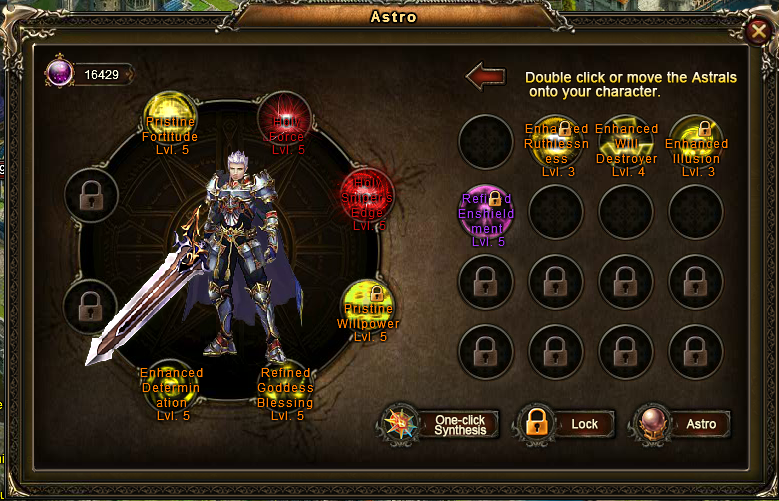
Task: Choose the Enhanced Will Destroyer astral
Action: click(x=626, y=143)
